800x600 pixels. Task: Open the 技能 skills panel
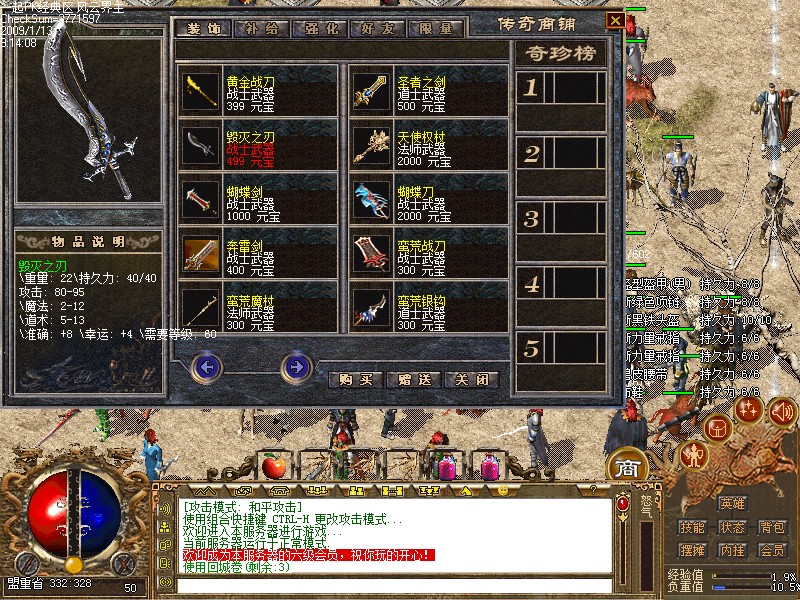pyautogui.click(x=692, y=527)
